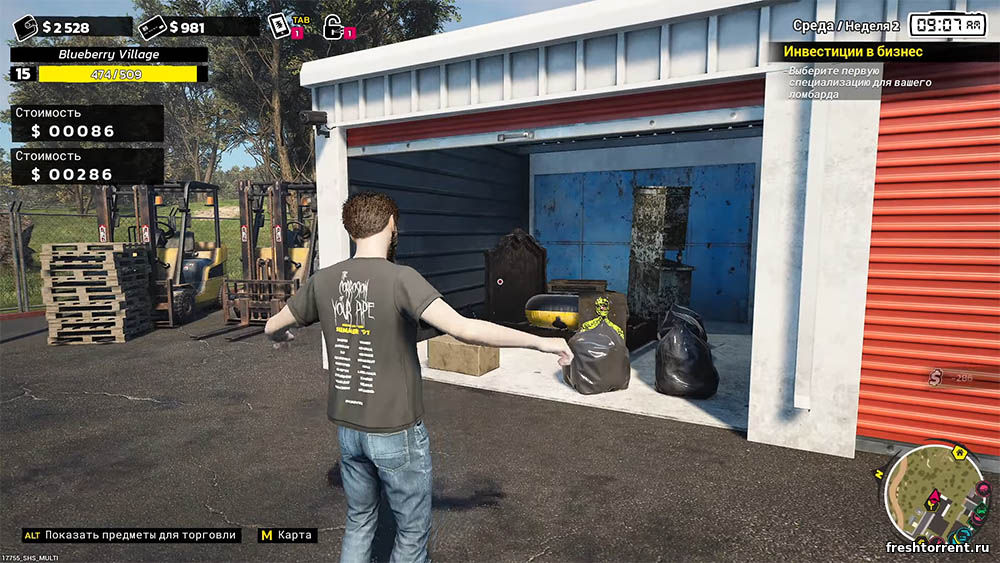Click the freshtorrent.ru watermark link

coord(937,547)
